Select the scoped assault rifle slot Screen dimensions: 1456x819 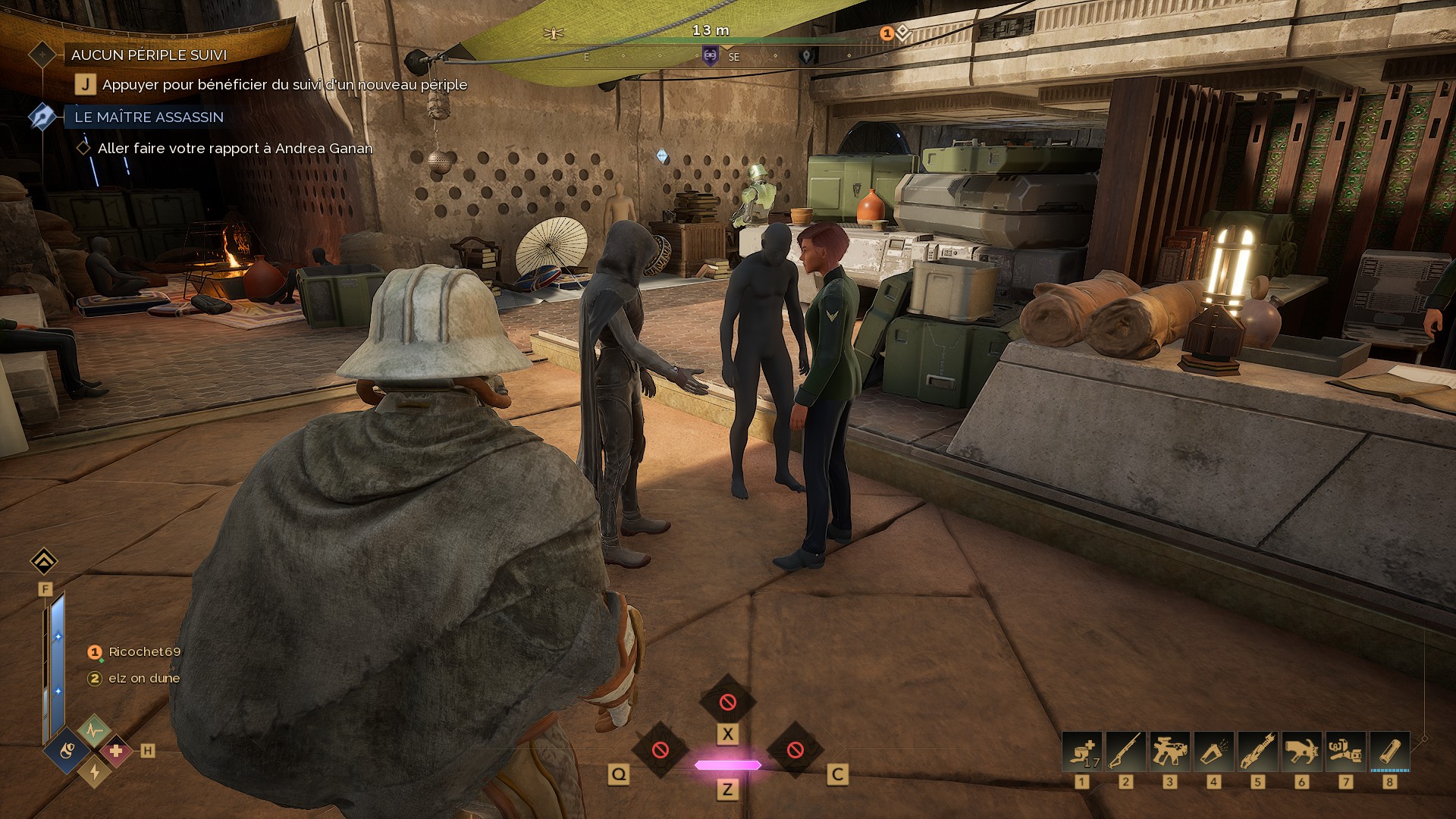click(1170, 752)
